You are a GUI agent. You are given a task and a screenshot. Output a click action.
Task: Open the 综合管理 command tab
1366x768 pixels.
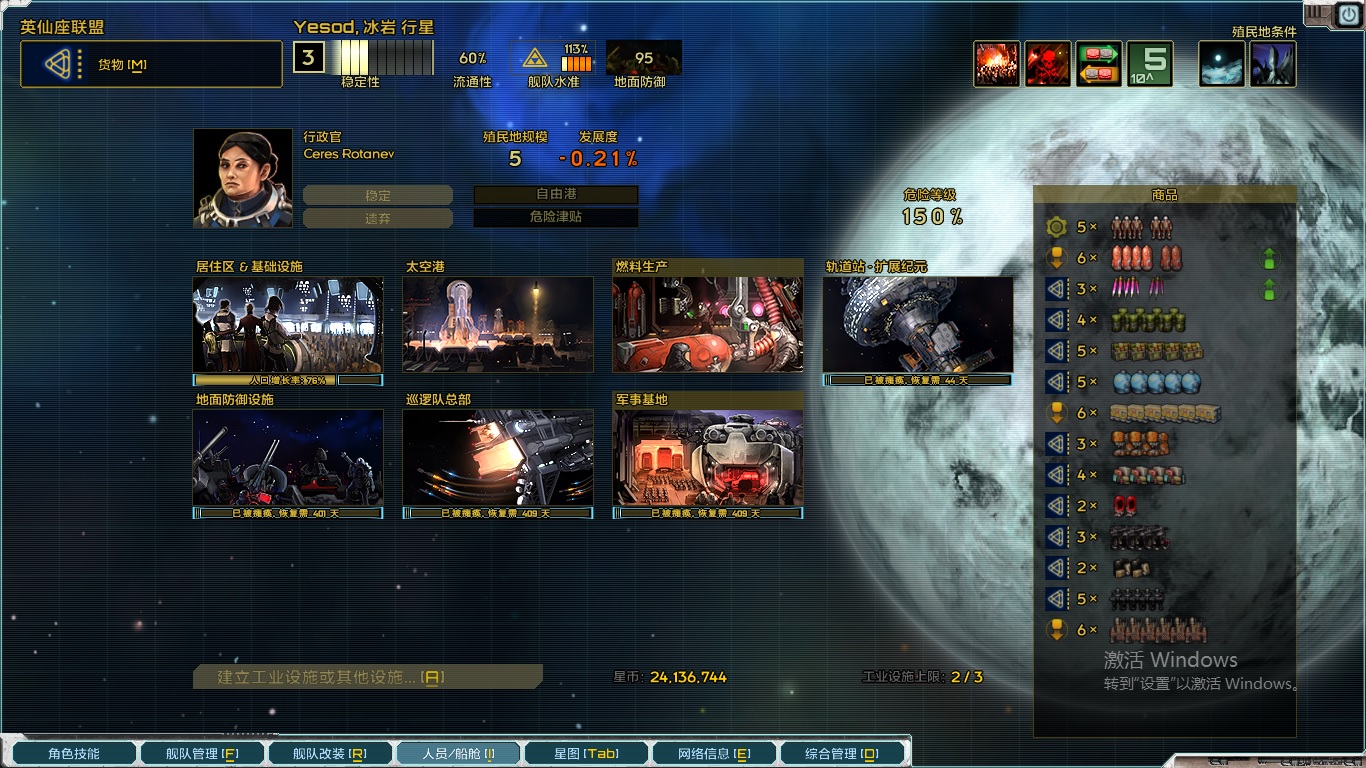[842, 753]
